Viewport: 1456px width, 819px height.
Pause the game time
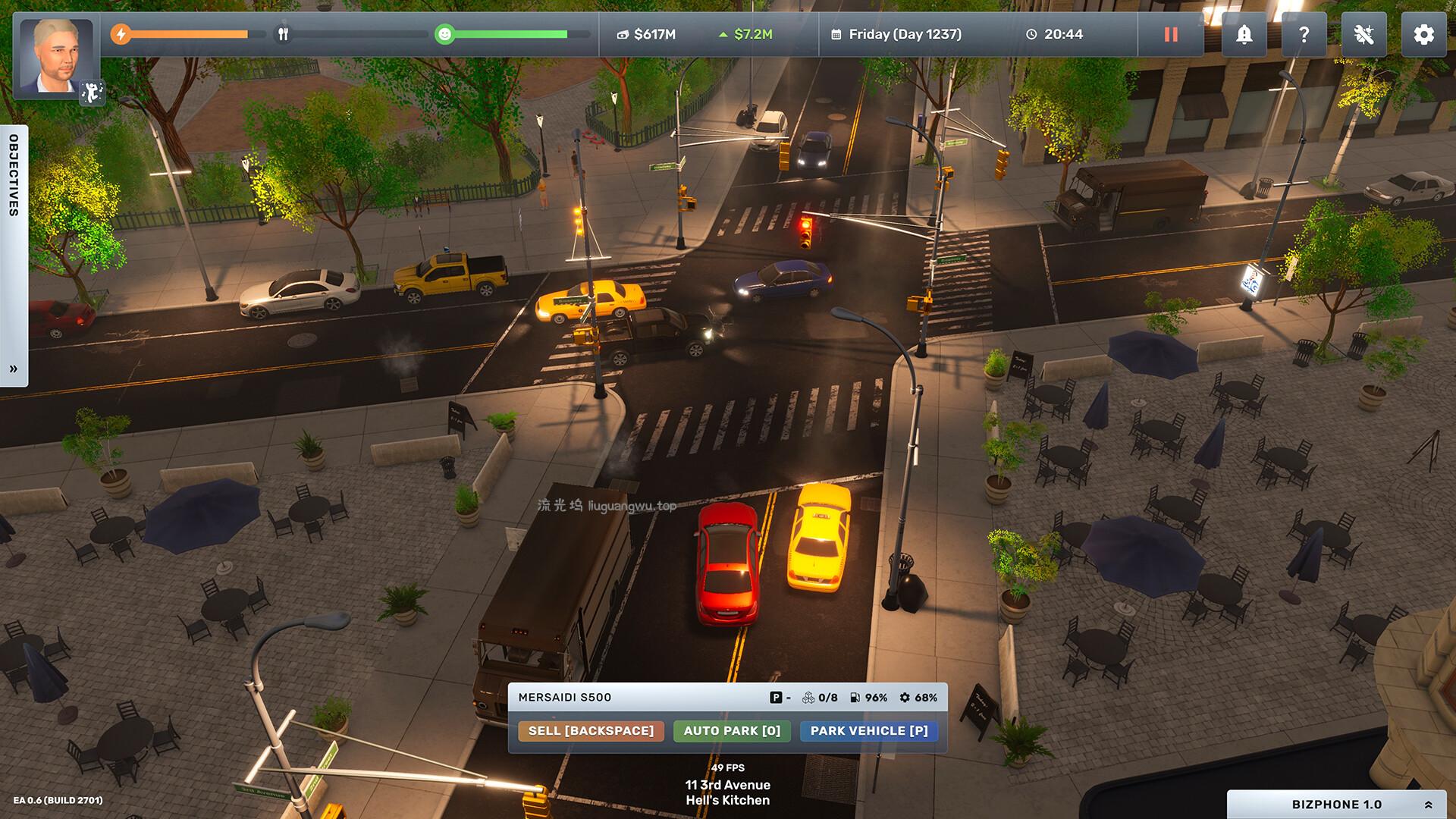coord(1171,35)
